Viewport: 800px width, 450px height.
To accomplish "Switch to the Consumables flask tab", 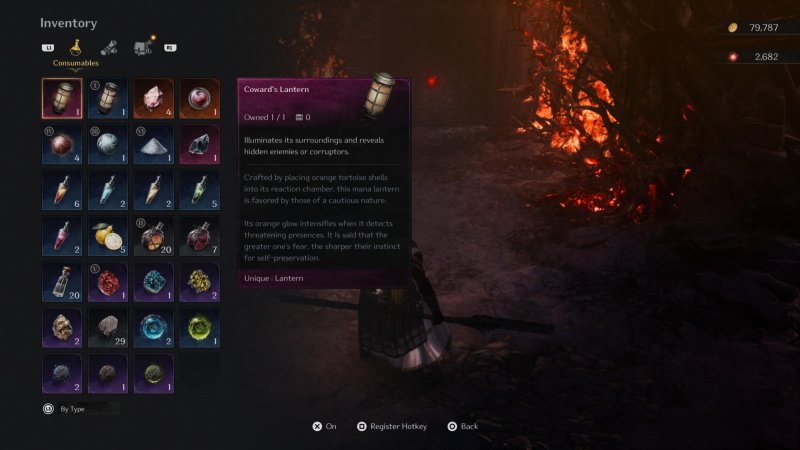I will point(75,47).
